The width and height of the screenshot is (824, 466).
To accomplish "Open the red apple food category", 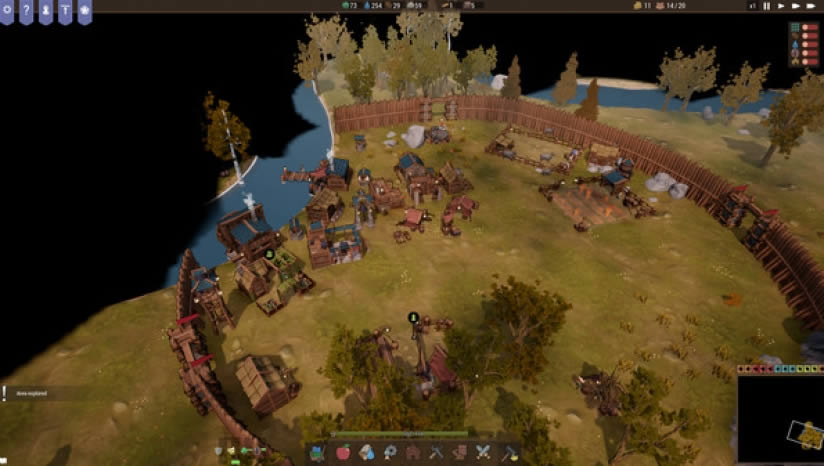I will 343,452.
